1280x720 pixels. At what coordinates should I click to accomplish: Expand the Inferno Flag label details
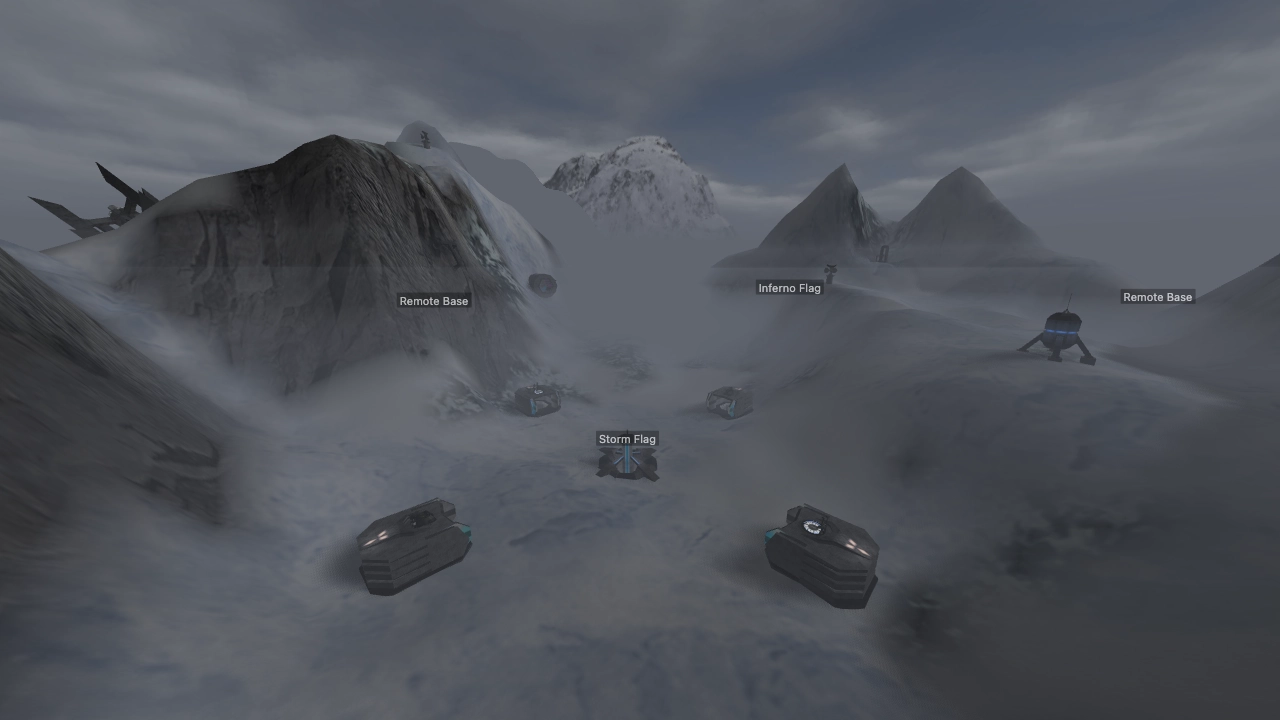789,288
